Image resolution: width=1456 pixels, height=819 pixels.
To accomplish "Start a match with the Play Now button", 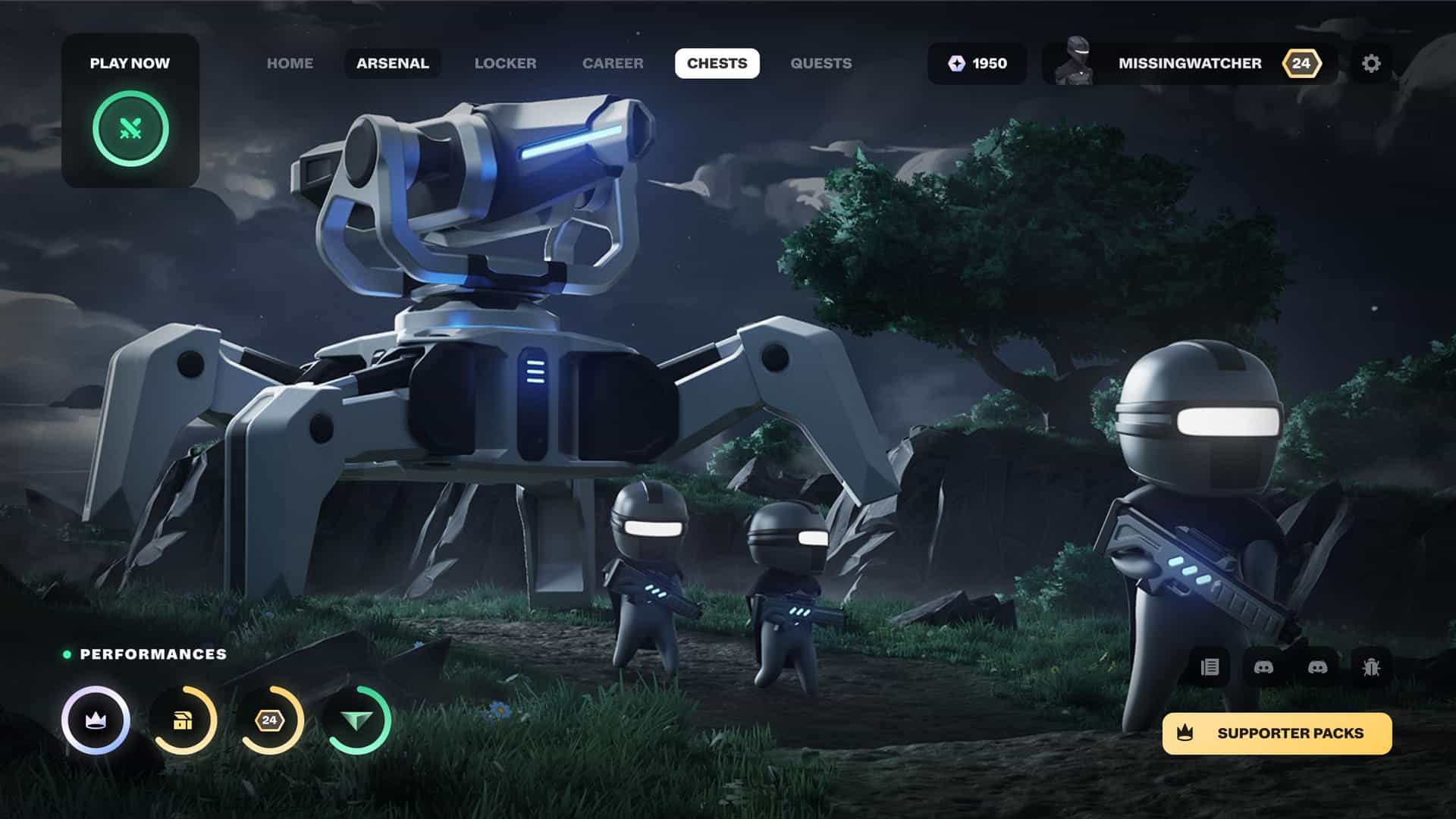I will tap(130, 128).
